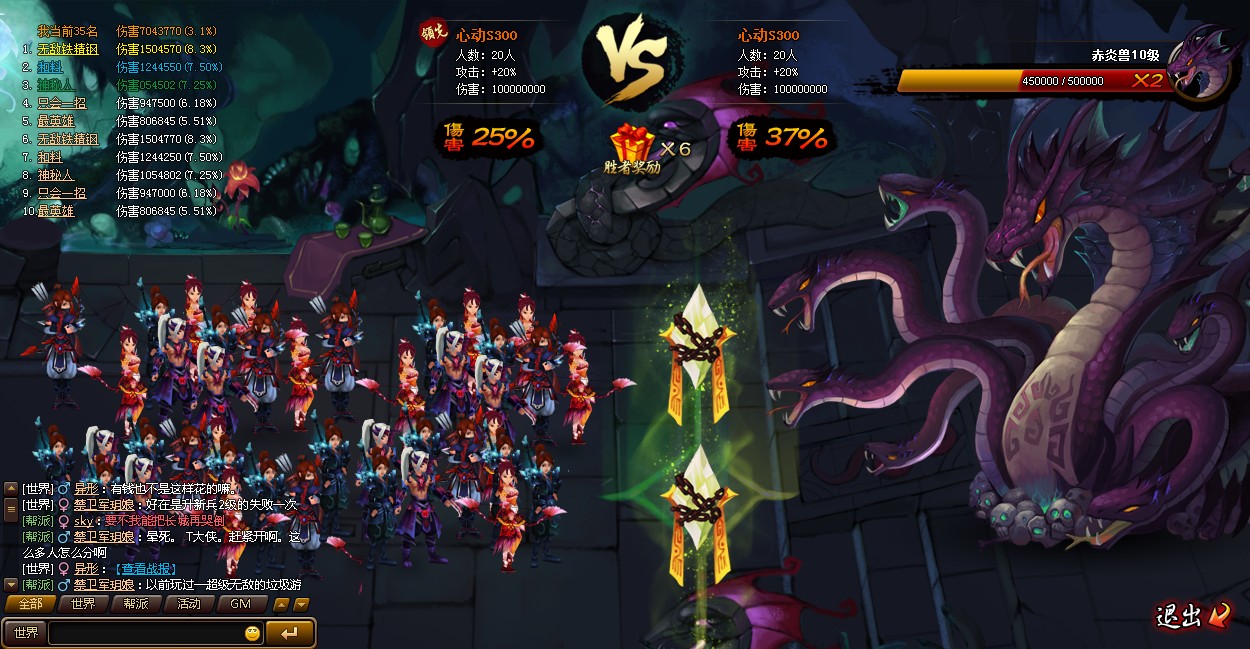Switch to the 全部 chat tab

(30, 604)
